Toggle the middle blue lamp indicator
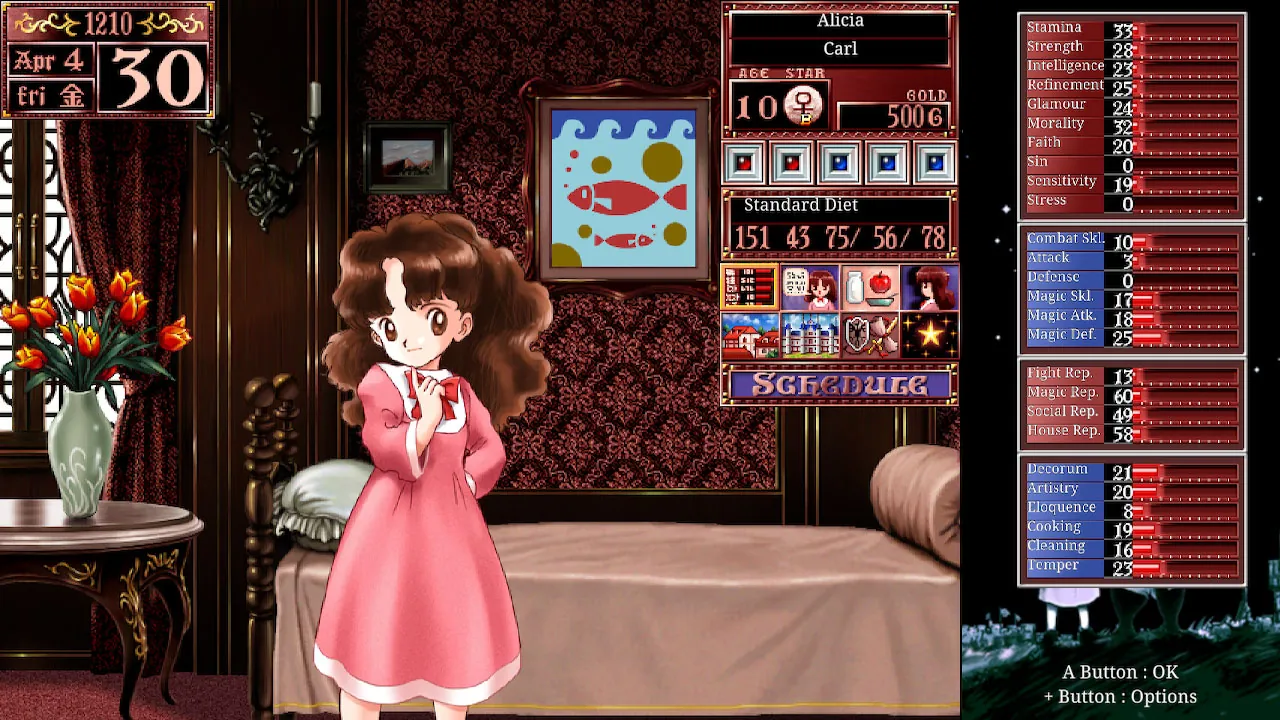Image resolution: width=1280 pixels, height=720 pixels. click(838, 161)
